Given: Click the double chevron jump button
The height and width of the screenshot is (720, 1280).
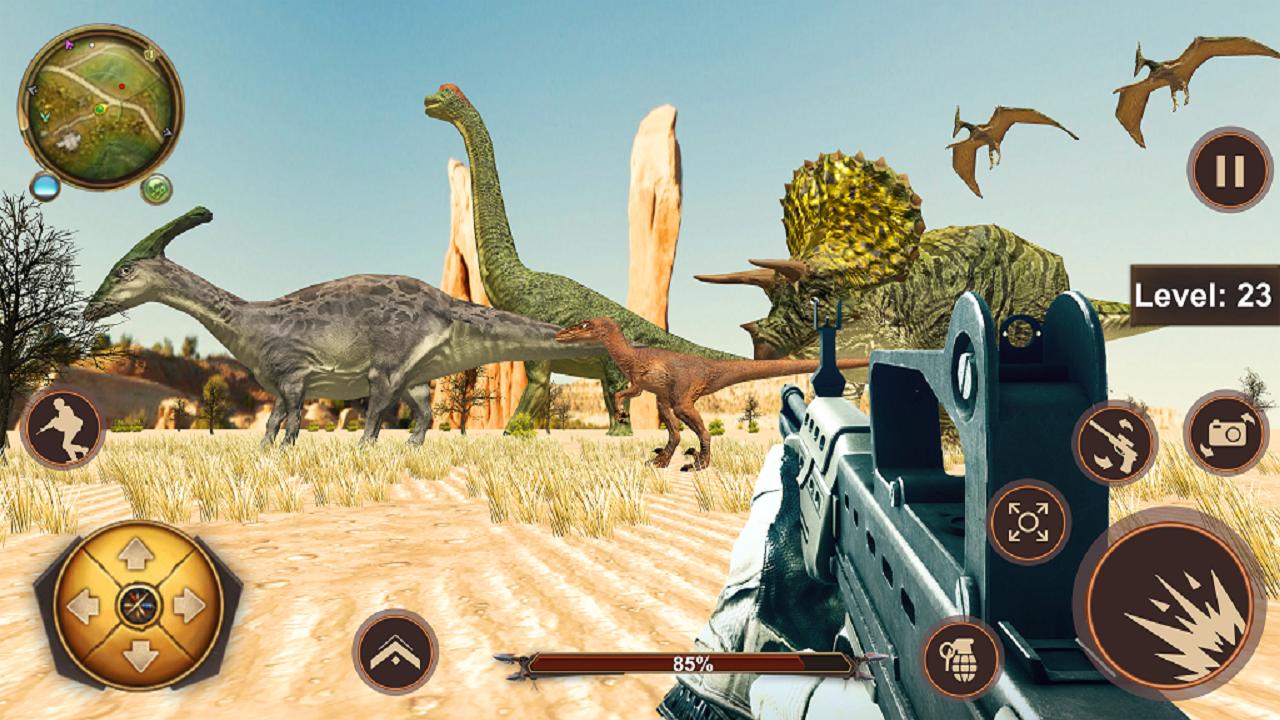Looking at the screenshot, I should tap(395, 652).
